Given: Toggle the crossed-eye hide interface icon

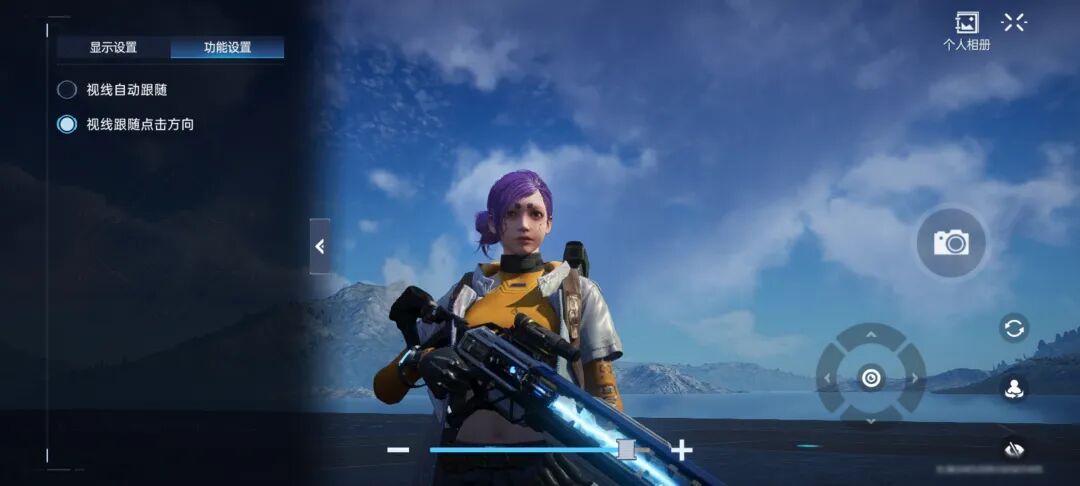Looking at the screenshot, I should tap(1014, 449).
